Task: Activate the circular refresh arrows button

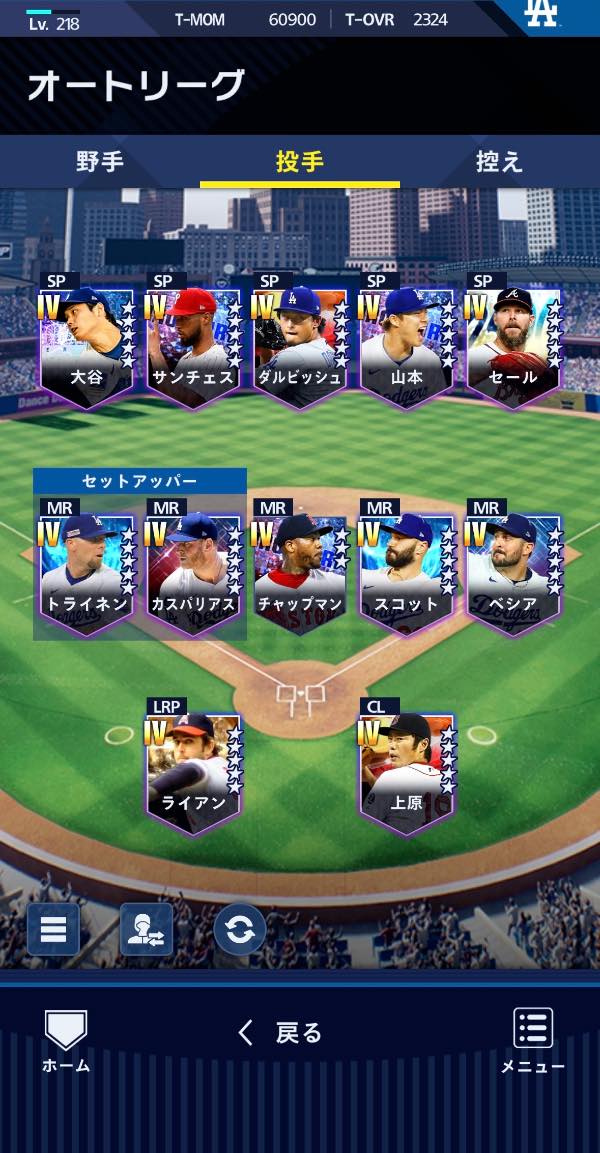Action: pyautogui.click(x=240, y=930)
